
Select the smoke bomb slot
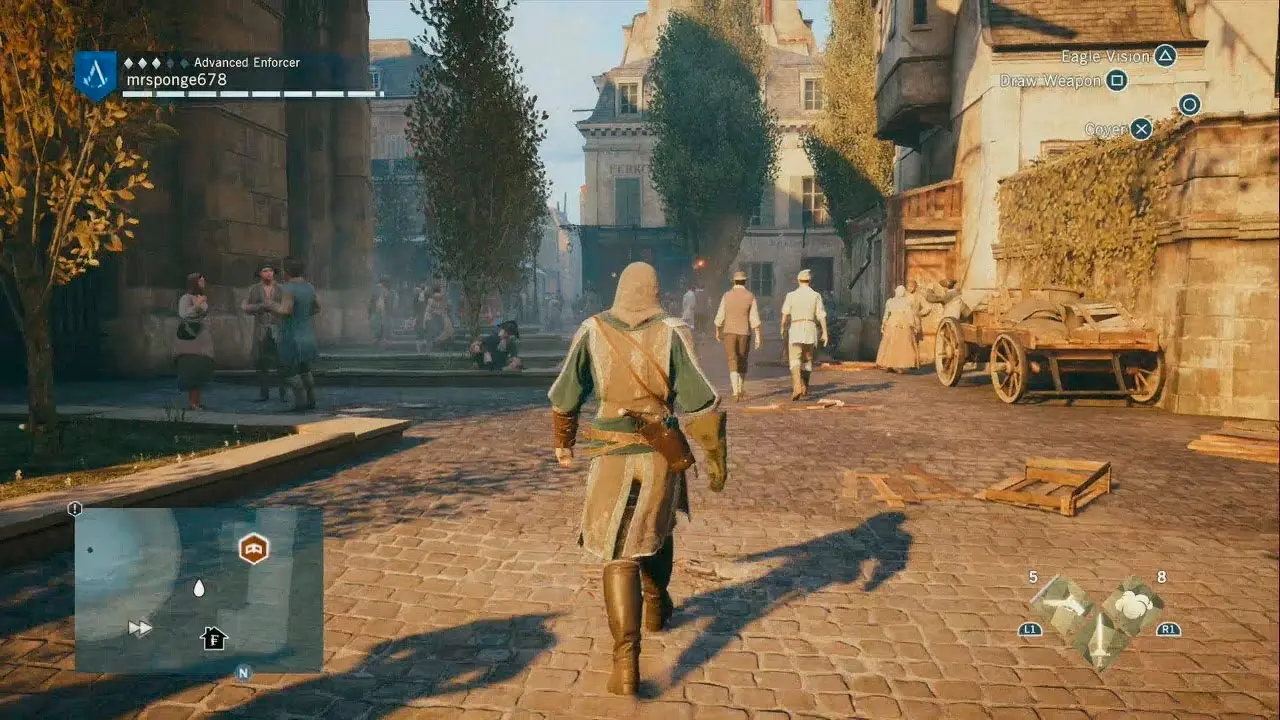(x=1133, y=603)
